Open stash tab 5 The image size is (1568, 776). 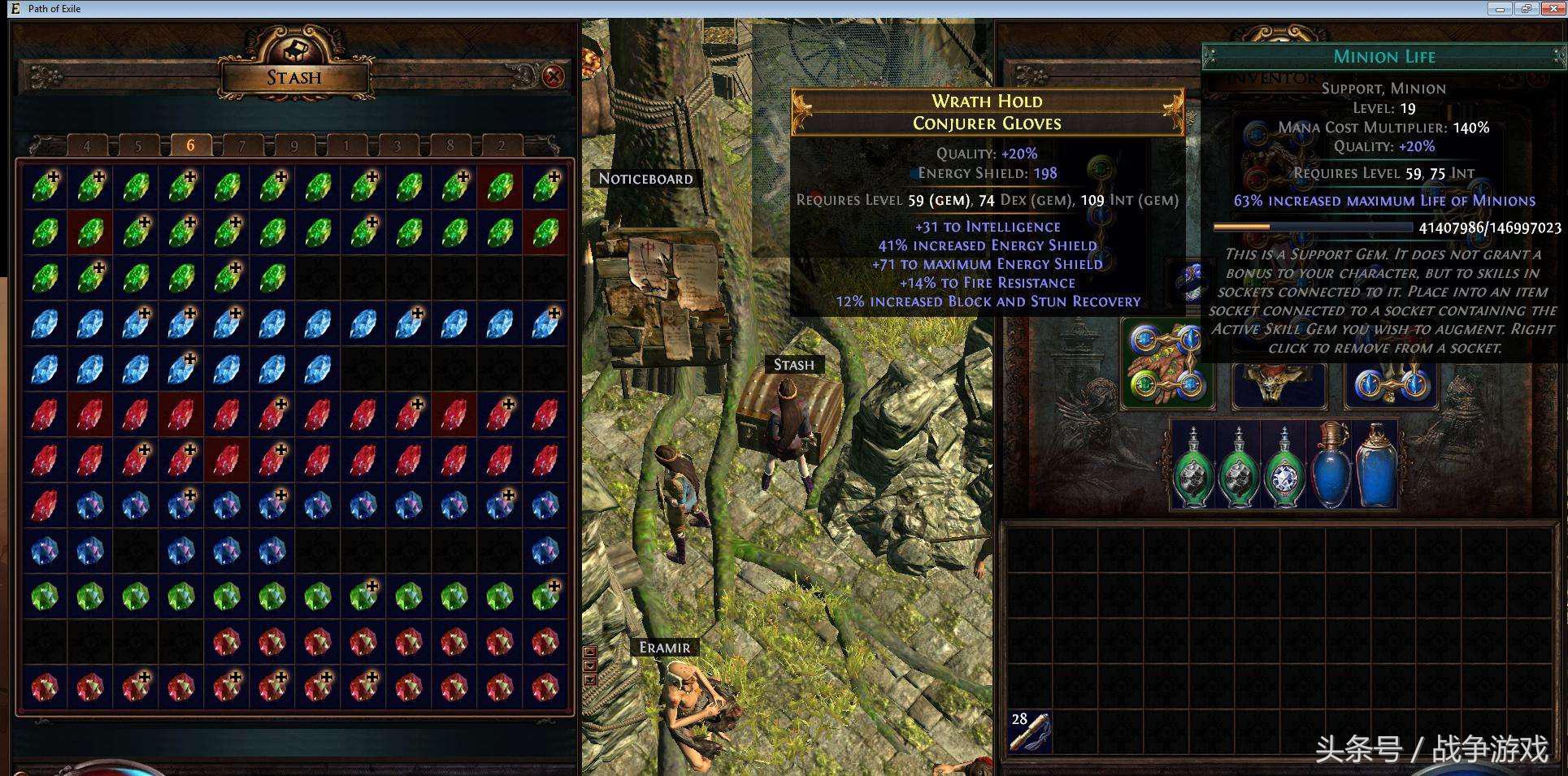pos(138,146)
